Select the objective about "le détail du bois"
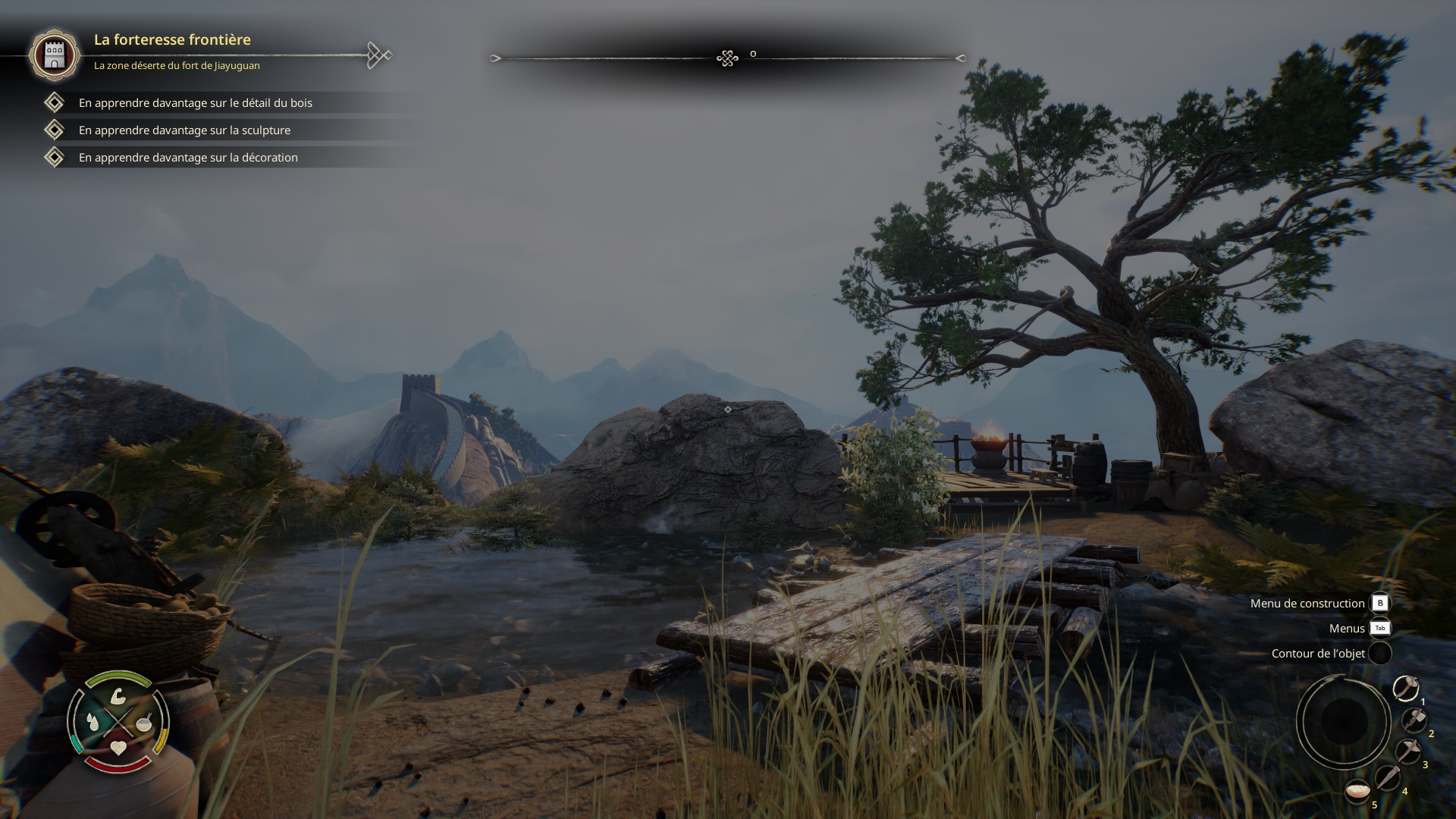The image size is (1456, 819). pyautogui.click(x=195, y=103)
